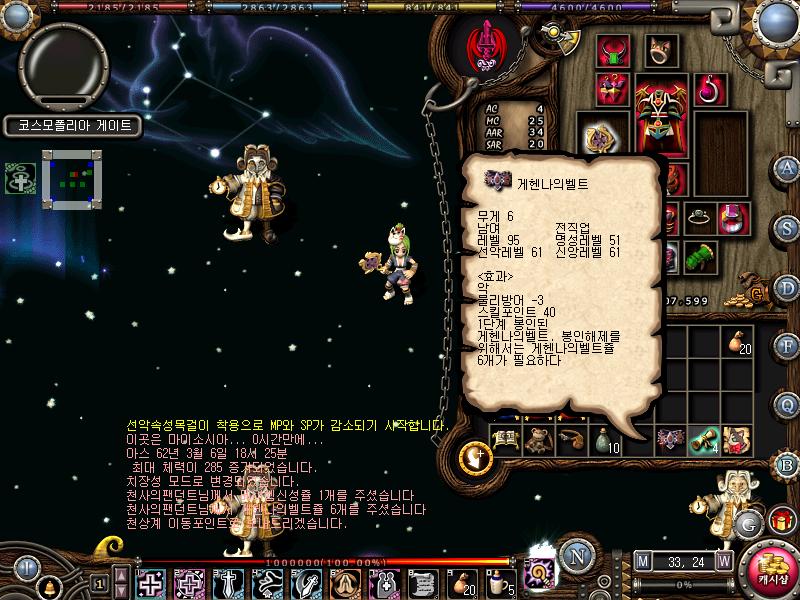Select the pouch item with count 20 in bag
This screenshot has height=600, width=800.
coord(740,341)
